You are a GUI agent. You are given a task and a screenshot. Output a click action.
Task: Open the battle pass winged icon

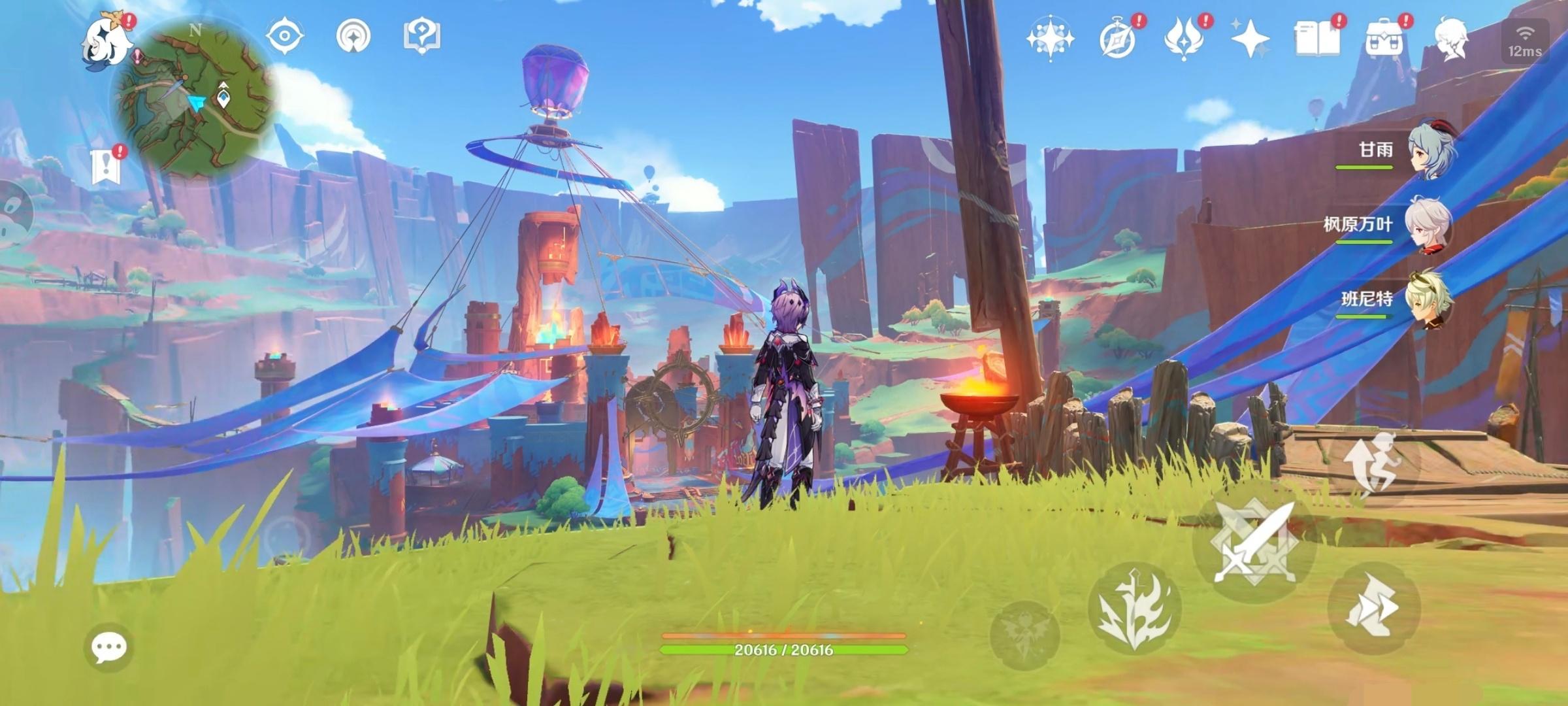[x=1184, y=38]
